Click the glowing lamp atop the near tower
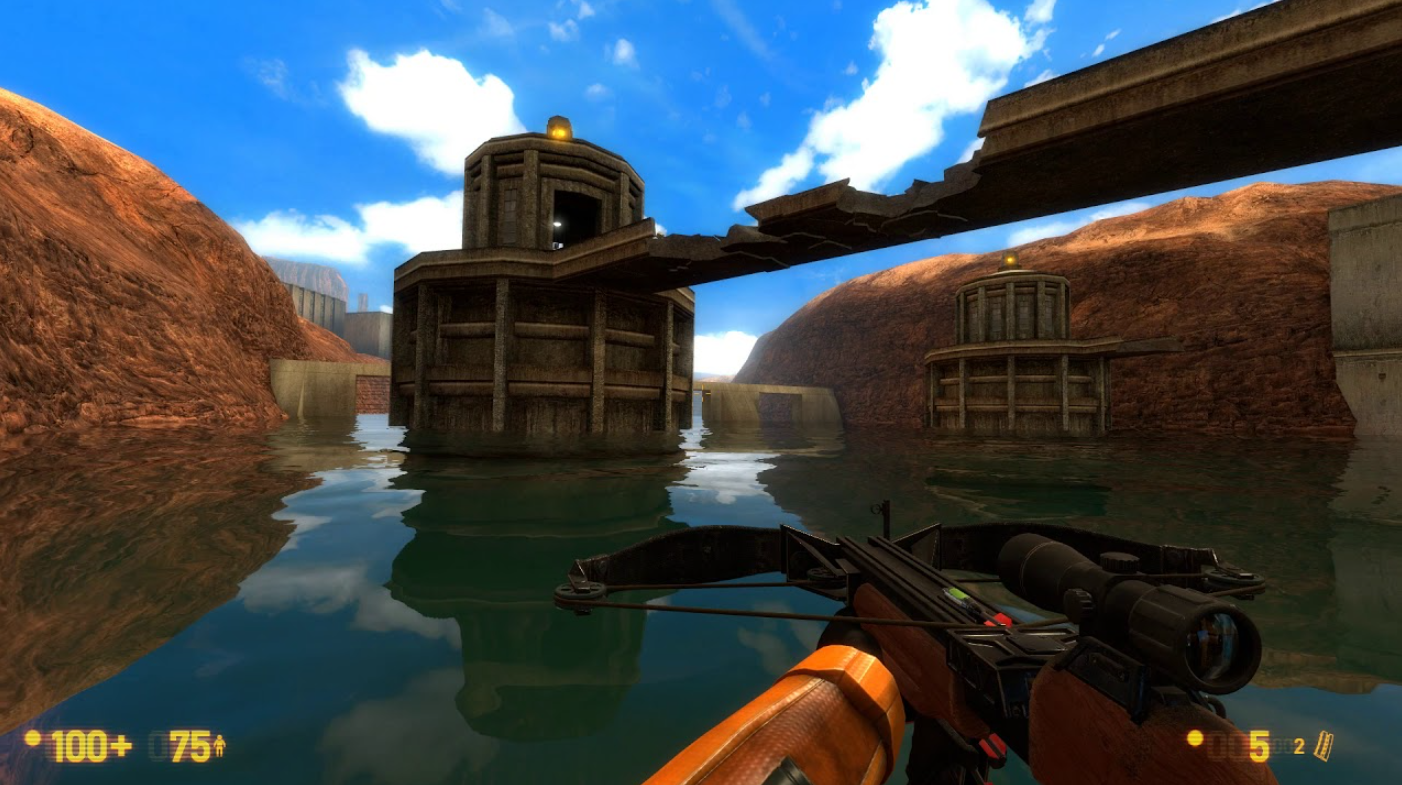Viewport: 1402px width, 785px height. (557, 130)
